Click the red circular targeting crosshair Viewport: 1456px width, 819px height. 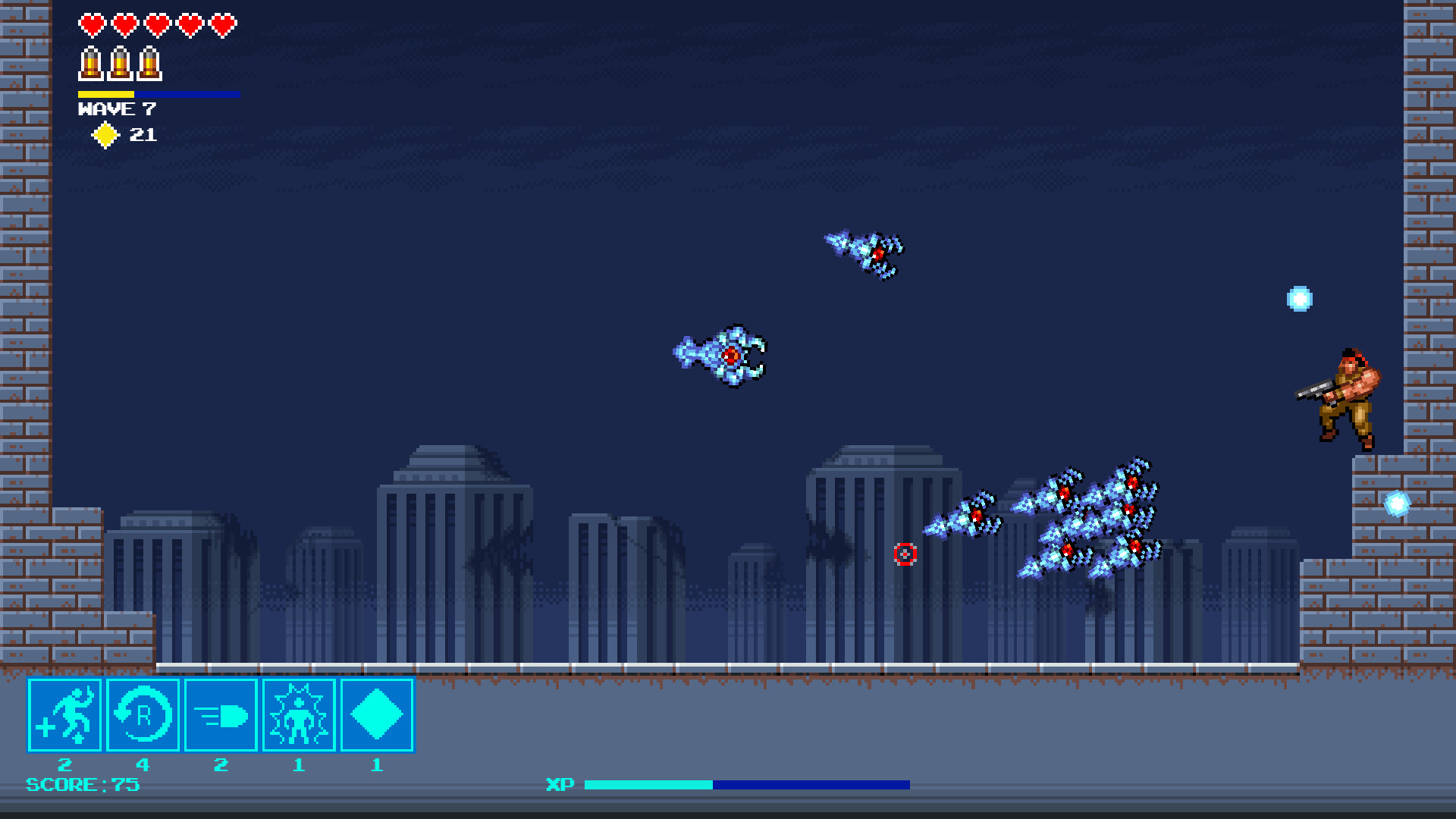[905, 555]
